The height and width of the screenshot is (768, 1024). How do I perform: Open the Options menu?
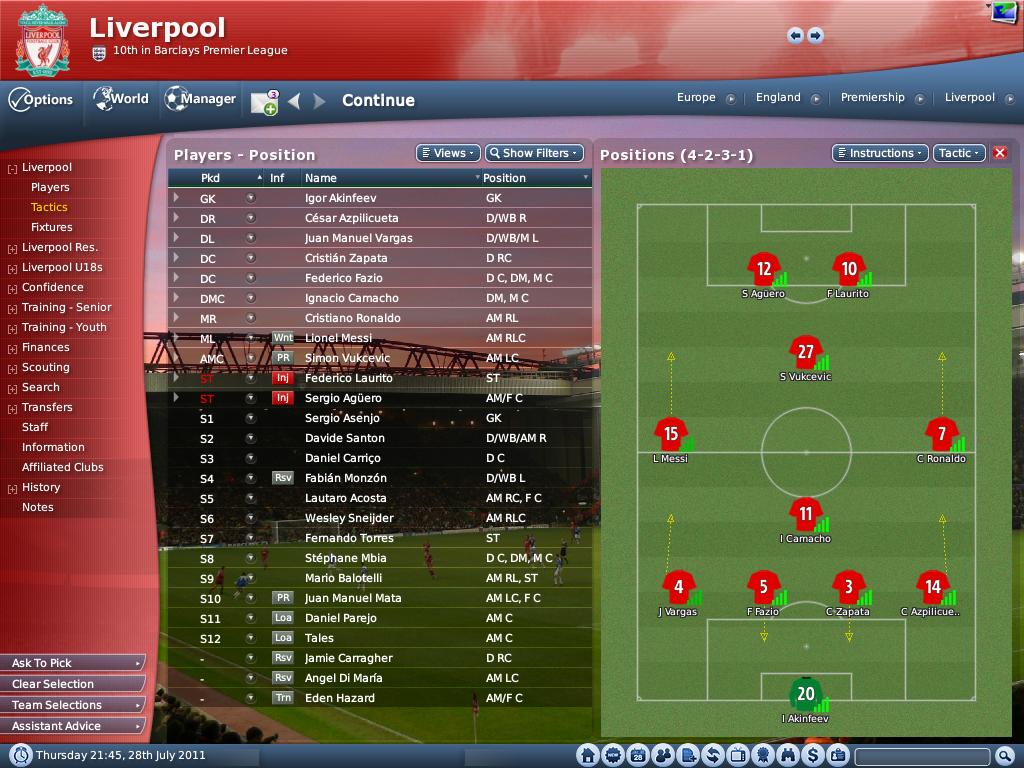(41, 100)
